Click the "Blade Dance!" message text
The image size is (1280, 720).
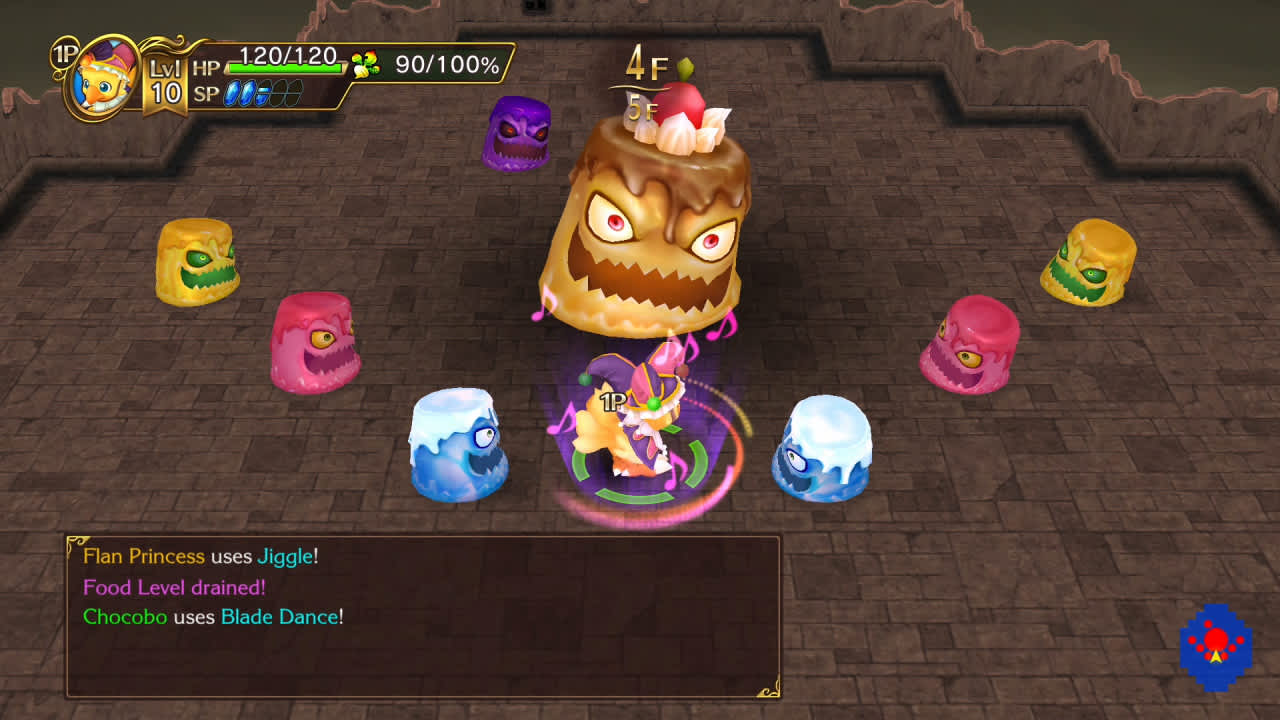point(282,618)
